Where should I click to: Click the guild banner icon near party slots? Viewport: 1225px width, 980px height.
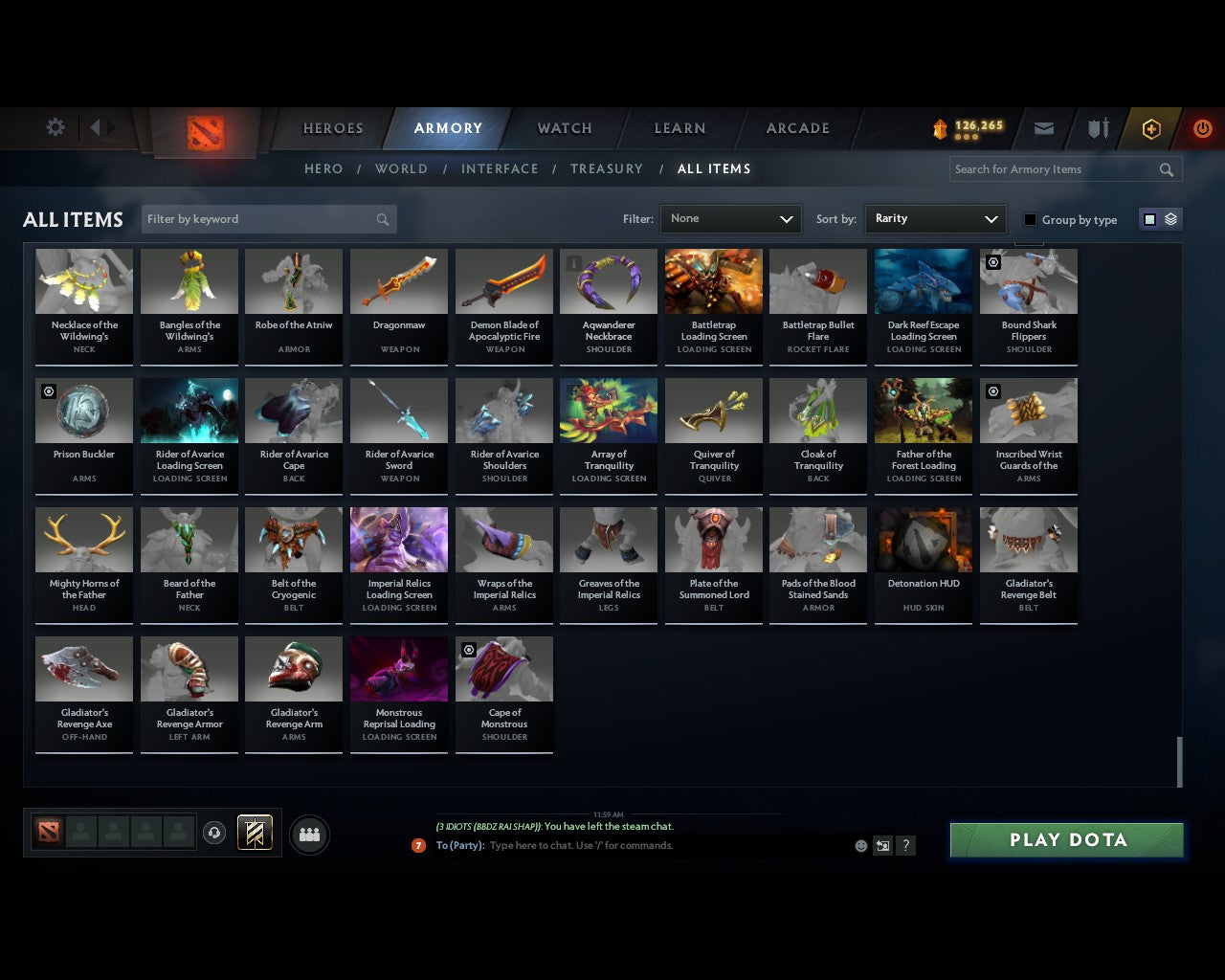coord(255,833)
